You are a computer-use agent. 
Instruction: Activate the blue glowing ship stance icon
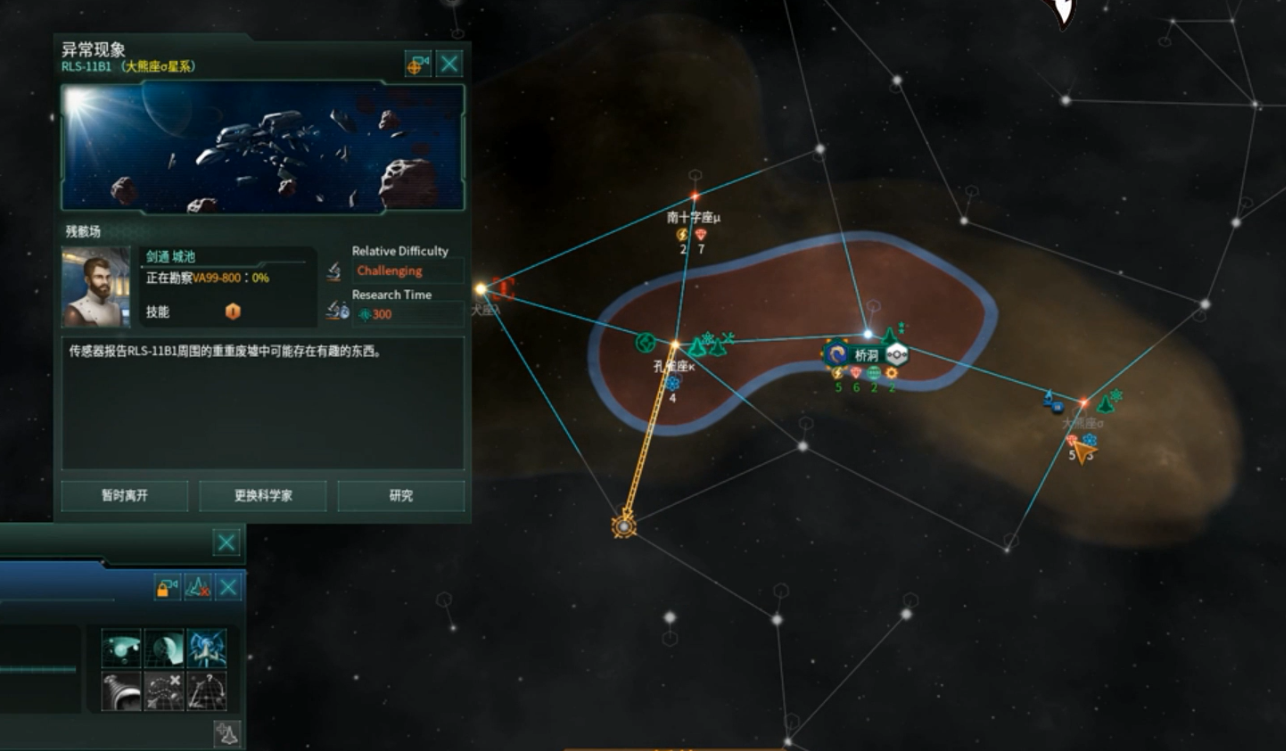(x=206, y=648)
